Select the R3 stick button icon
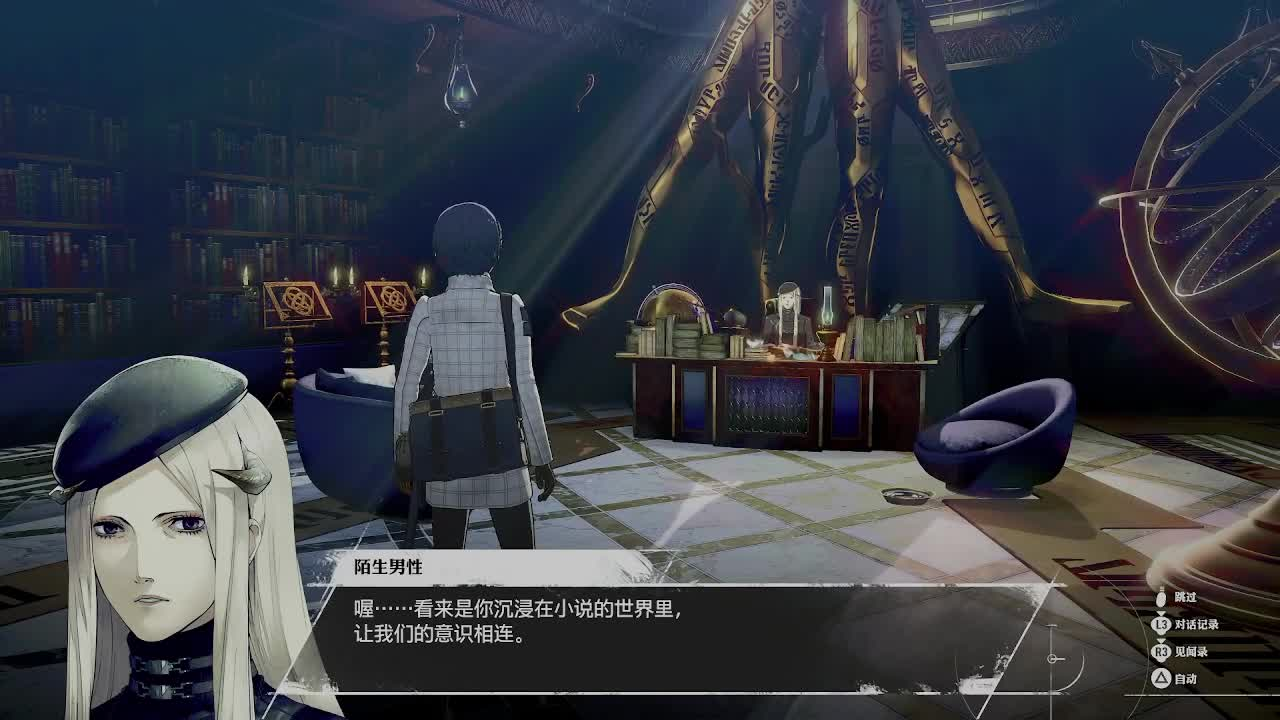 [1161, 652]
